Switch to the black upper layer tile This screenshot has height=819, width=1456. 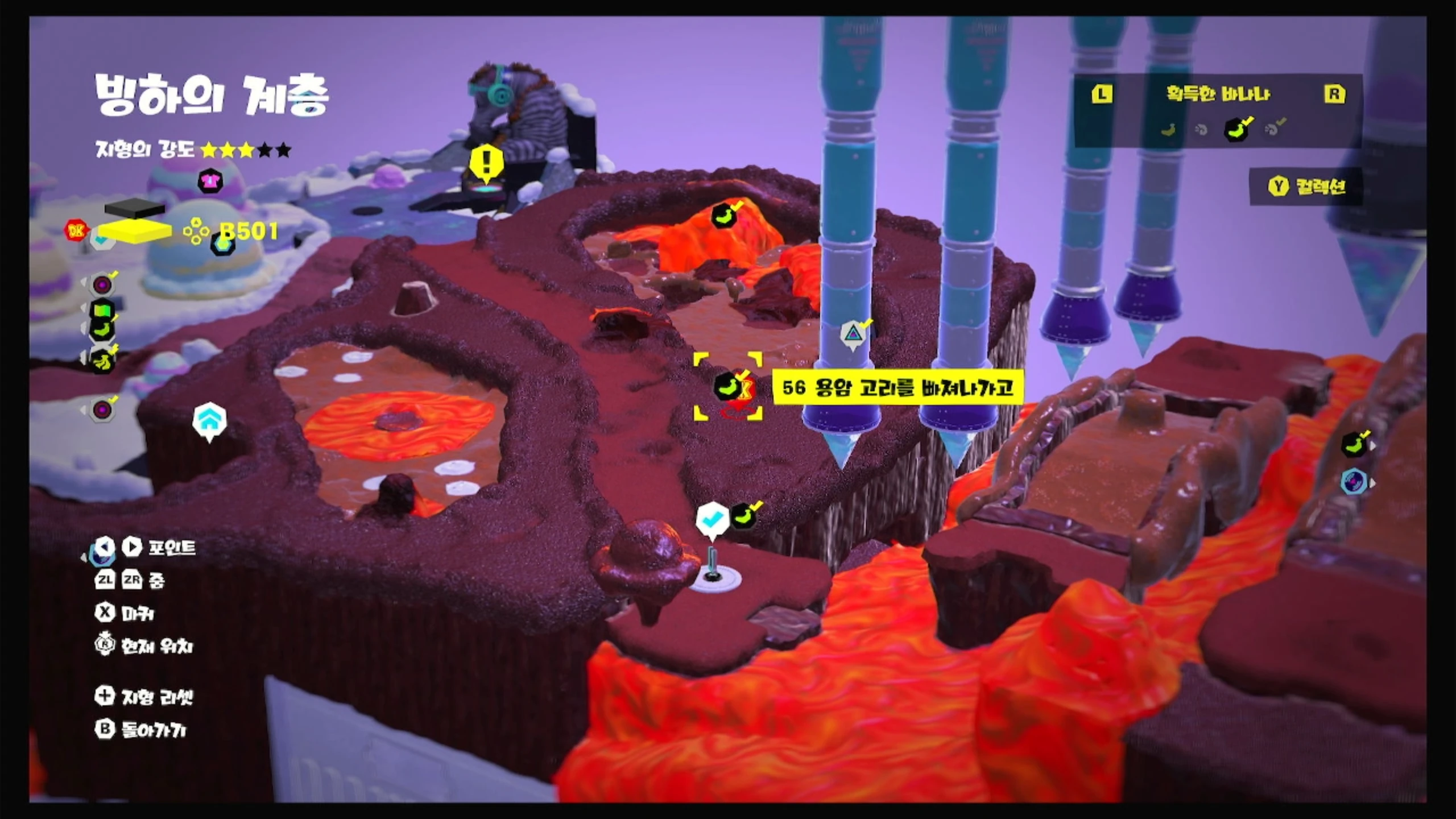point(135,209)
